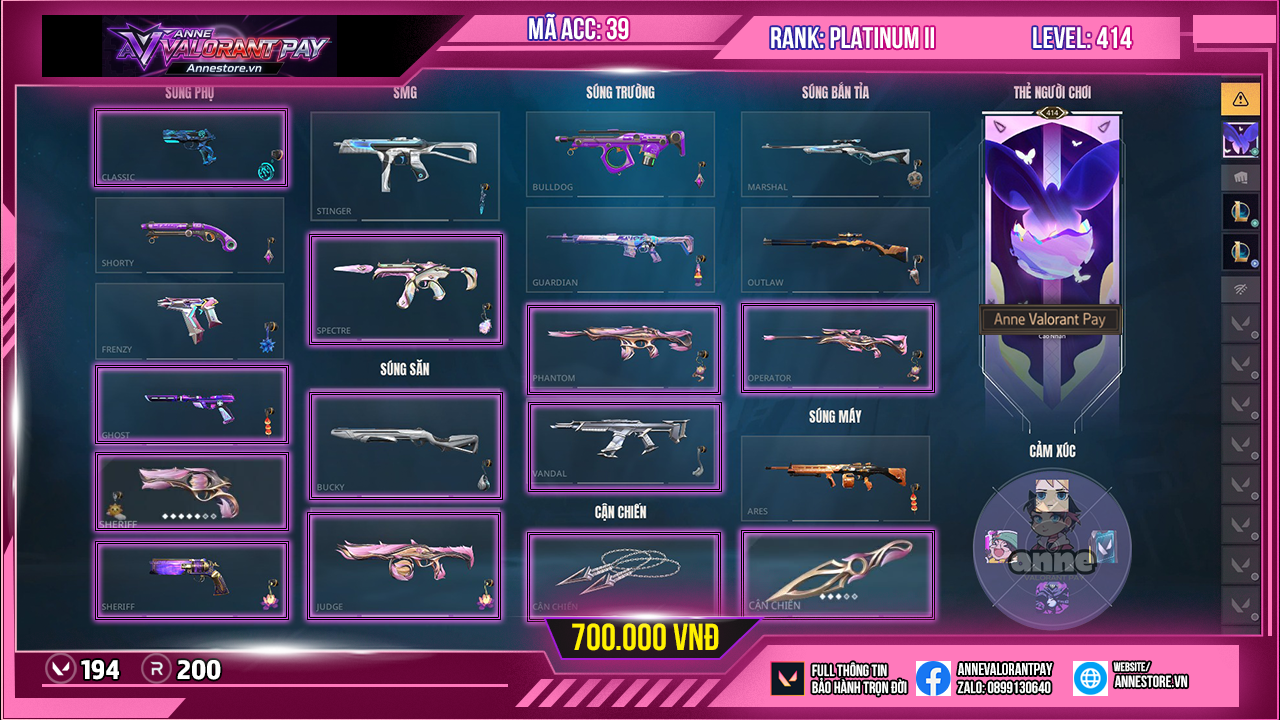Select the Spectre skin slot
Screen dimensions: 1280x720
point(405,289)
